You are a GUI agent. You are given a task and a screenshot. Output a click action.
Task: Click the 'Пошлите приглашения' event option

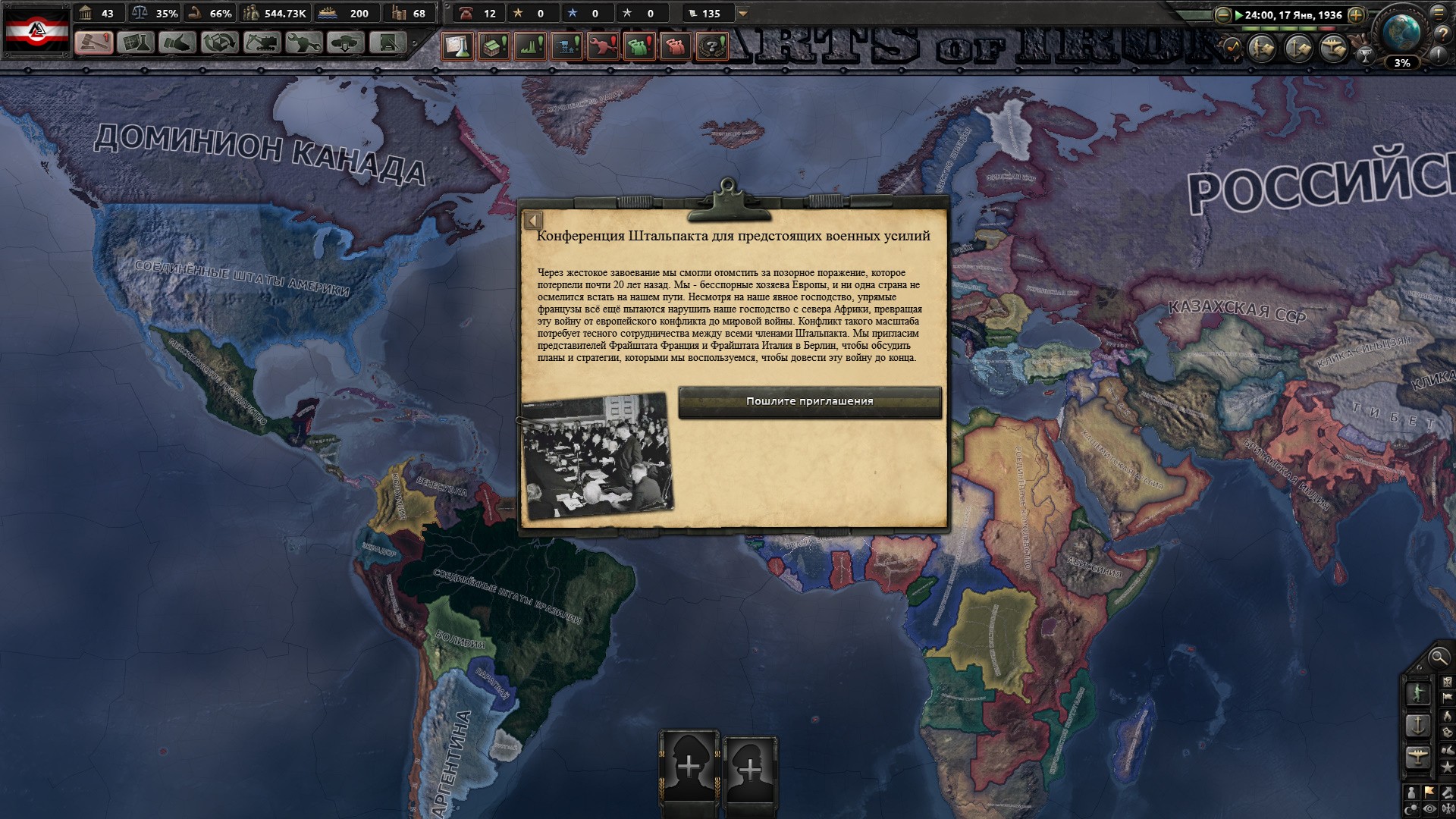coord(809,402)
